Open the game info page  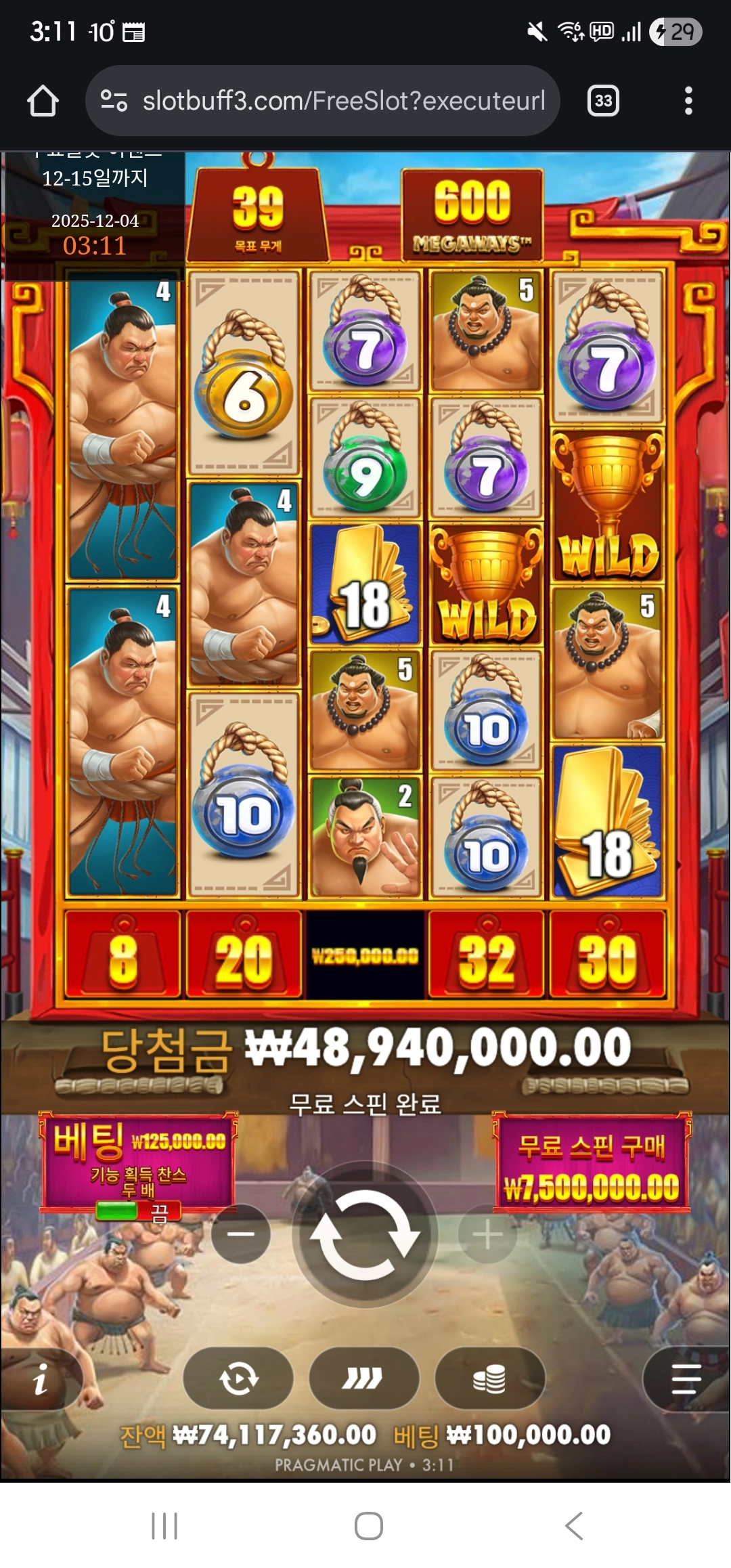pyautogui.click(x=41, y=1379)
